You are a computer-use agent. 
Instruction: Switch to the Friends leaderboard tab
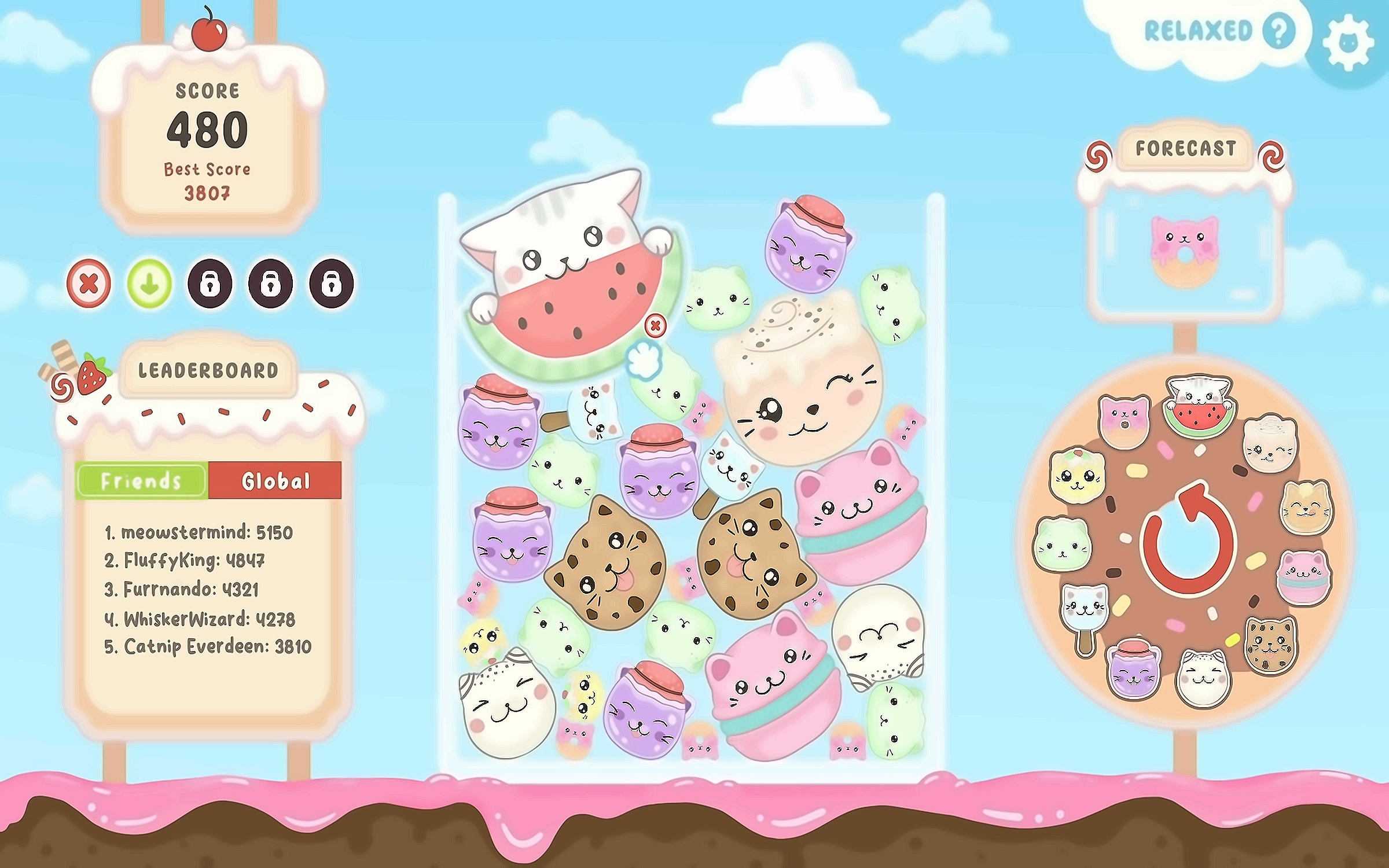[x=141, y=480]
